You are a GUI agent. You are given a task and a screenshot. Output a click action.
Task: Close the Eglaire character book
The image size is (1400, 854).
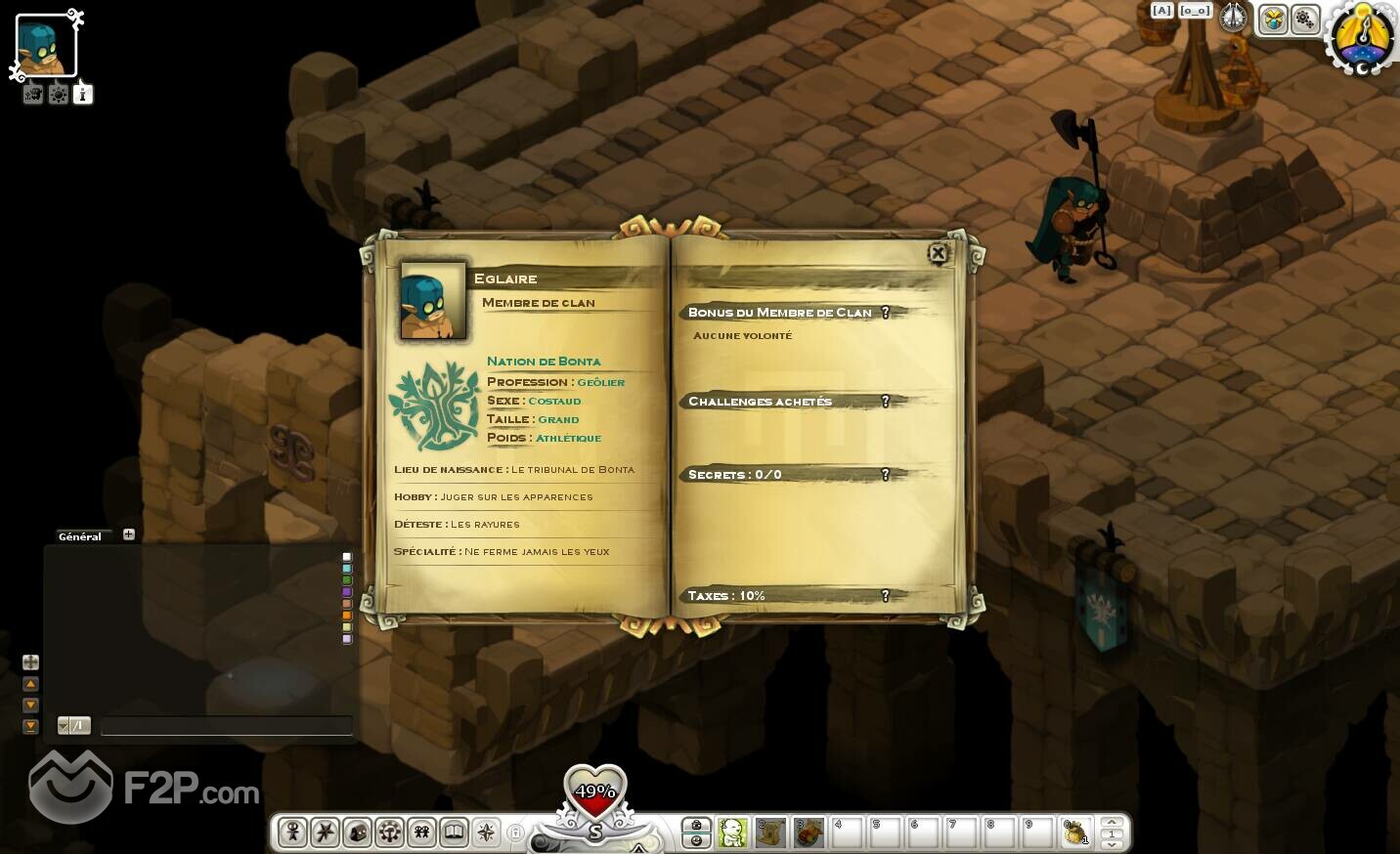938,254
